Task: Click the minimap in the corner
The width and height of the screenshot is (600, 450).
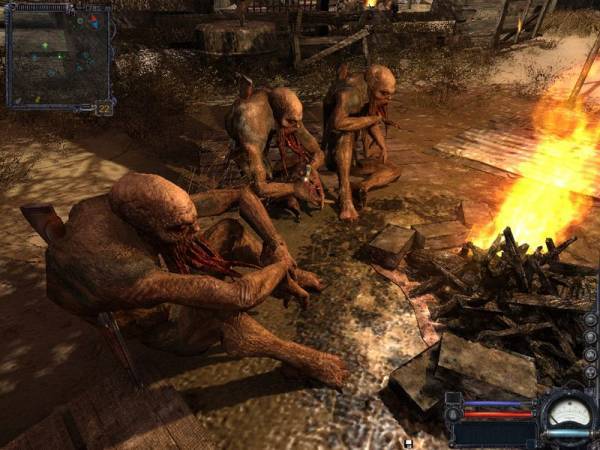Action: point(58,57)
